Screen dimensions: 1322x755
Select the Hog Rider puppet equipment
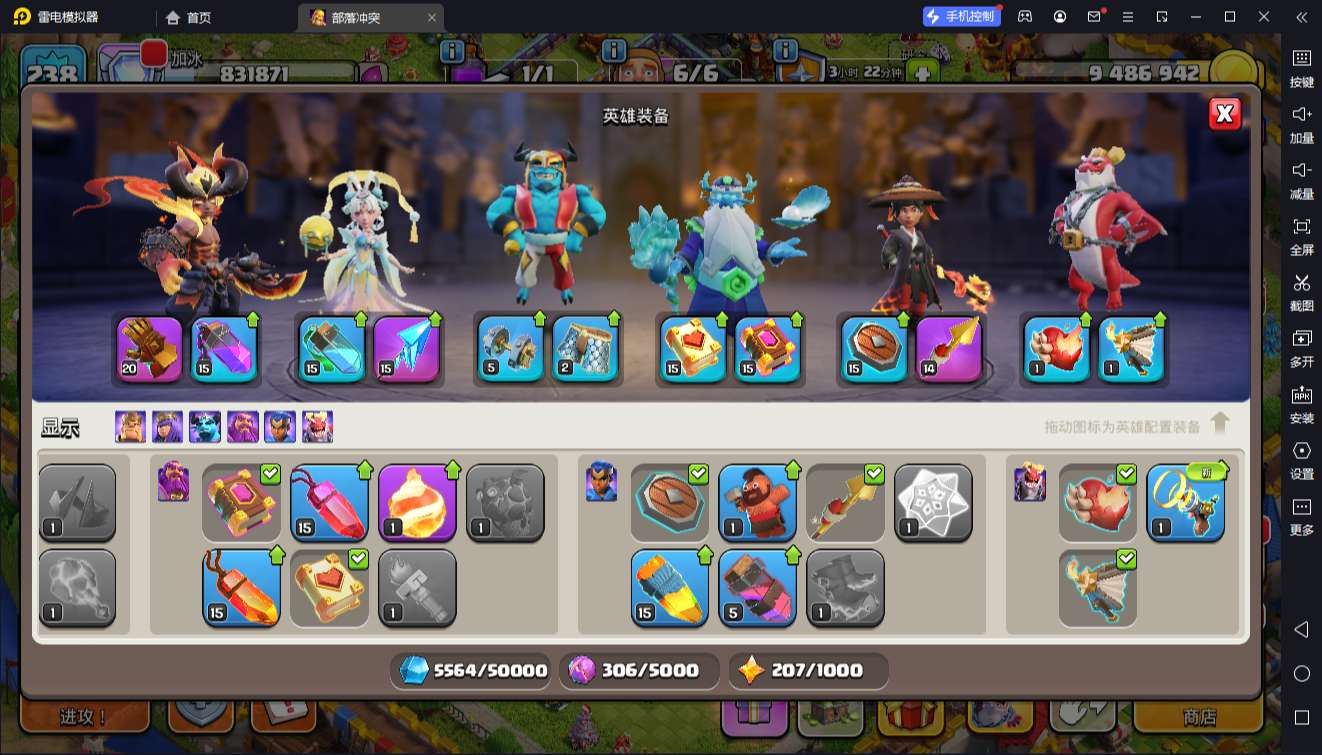(757, 502)
